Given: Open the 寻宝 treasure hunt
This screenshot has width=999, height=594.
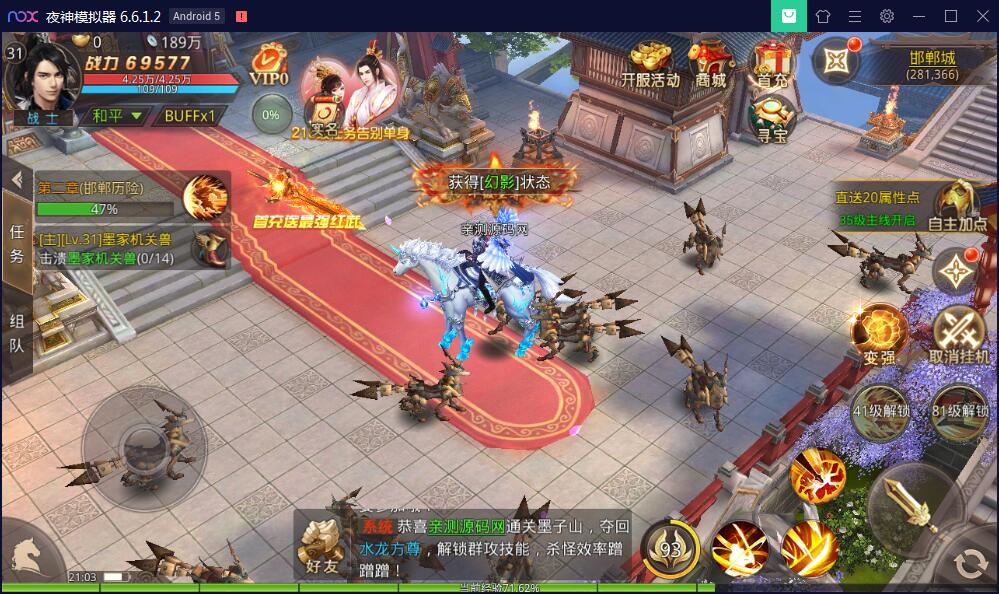Looking at the screenshot, I should [771, 116].
